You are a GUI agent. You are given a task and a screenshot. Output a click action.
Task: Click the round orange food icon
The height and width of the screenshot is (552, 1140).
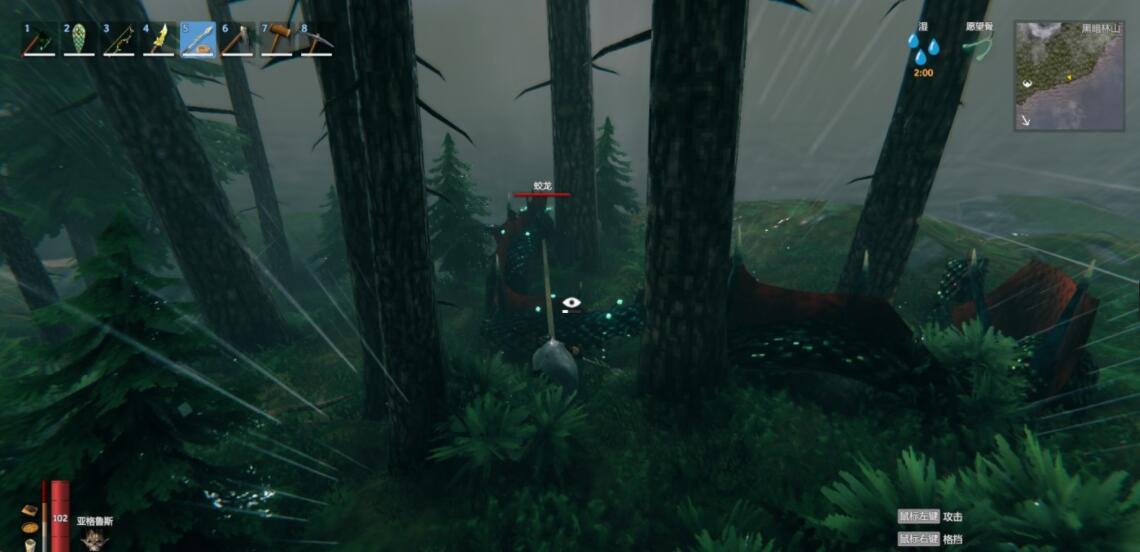pyautogui.click(x=31, y=528)
